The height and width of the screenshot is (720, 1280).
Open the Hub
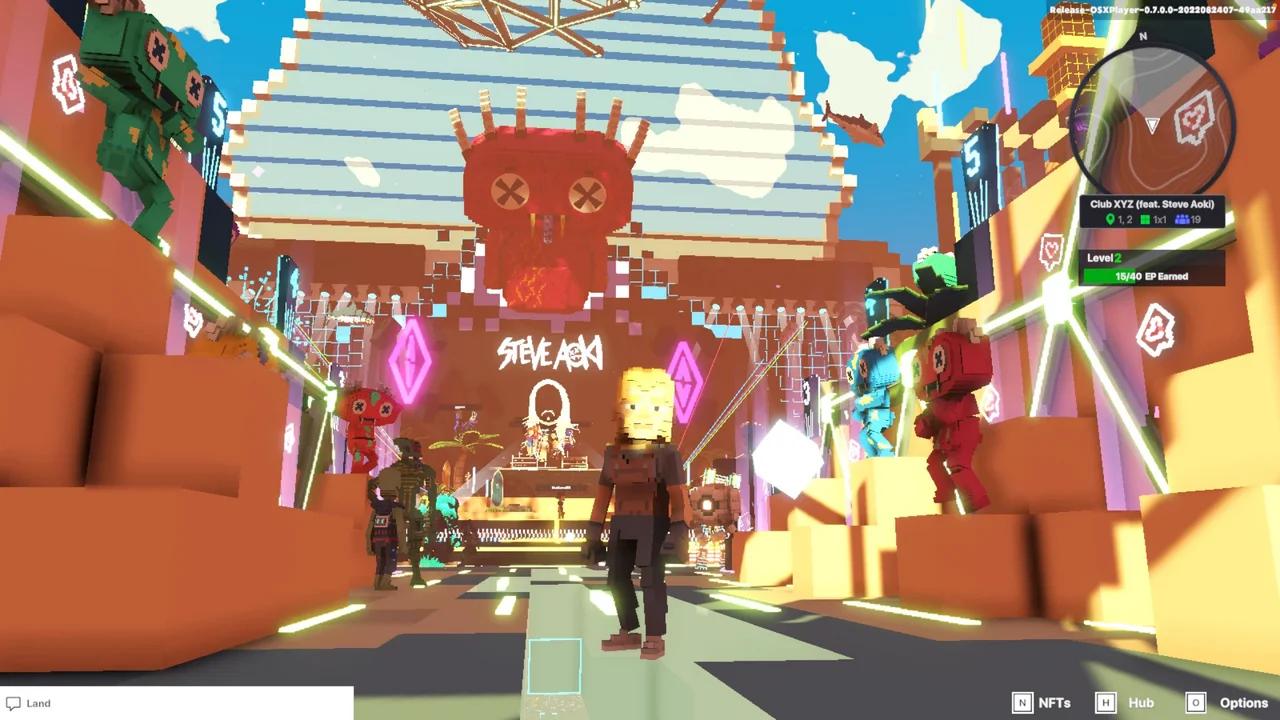(1140, 703)
